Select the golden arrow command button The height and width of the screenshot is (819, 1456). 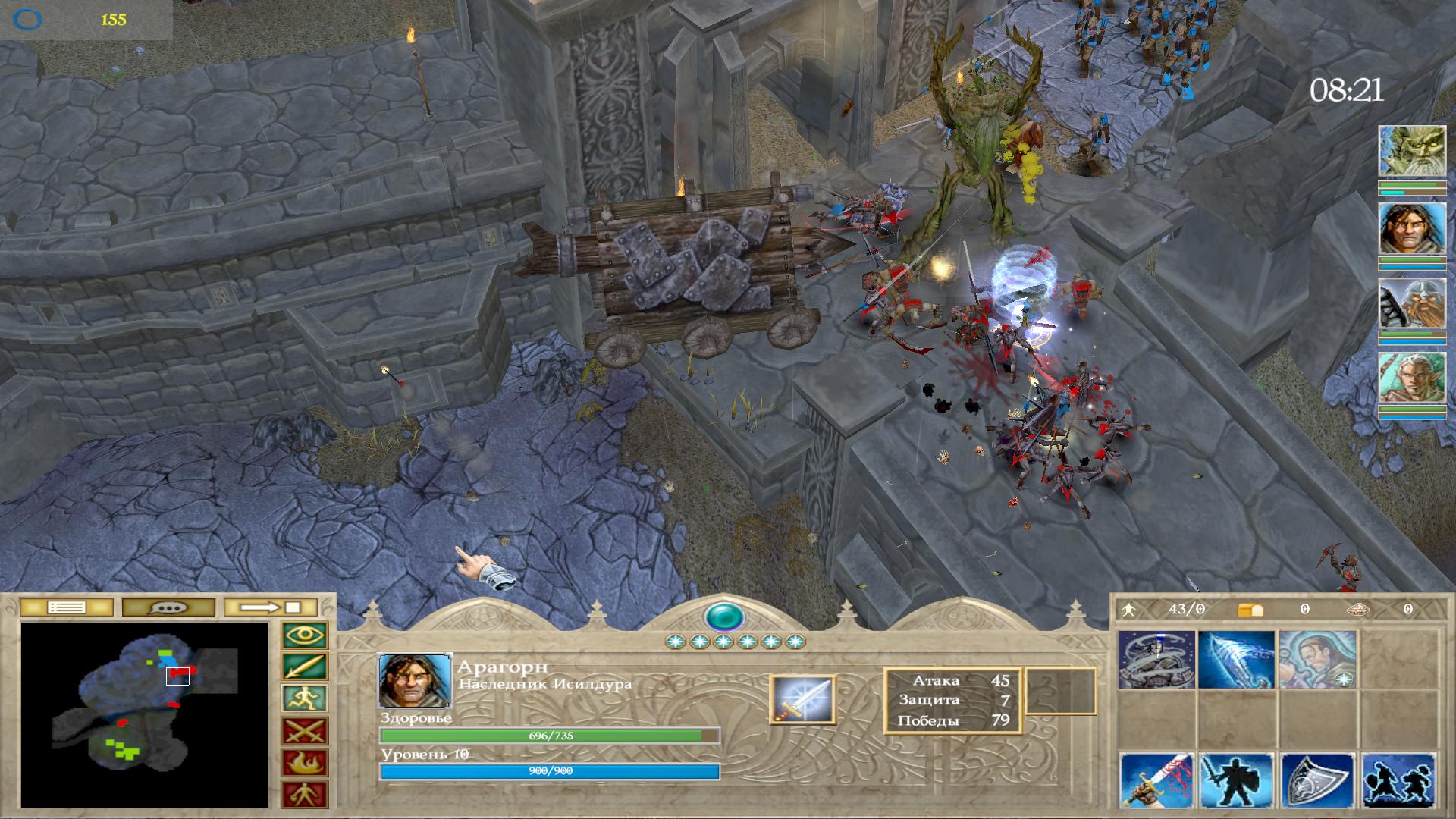[304, 667]
